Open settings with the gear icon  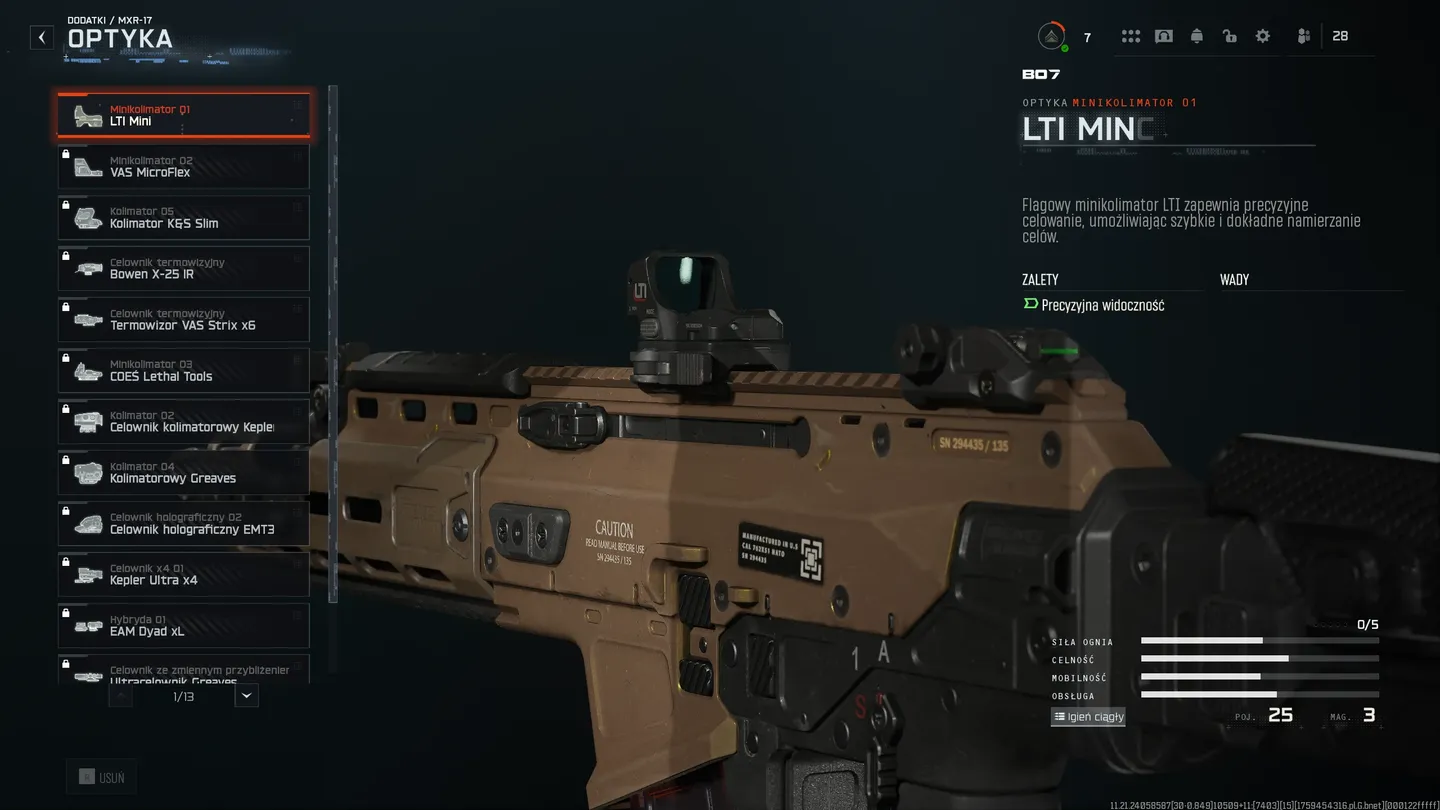tap(1262, 35)
